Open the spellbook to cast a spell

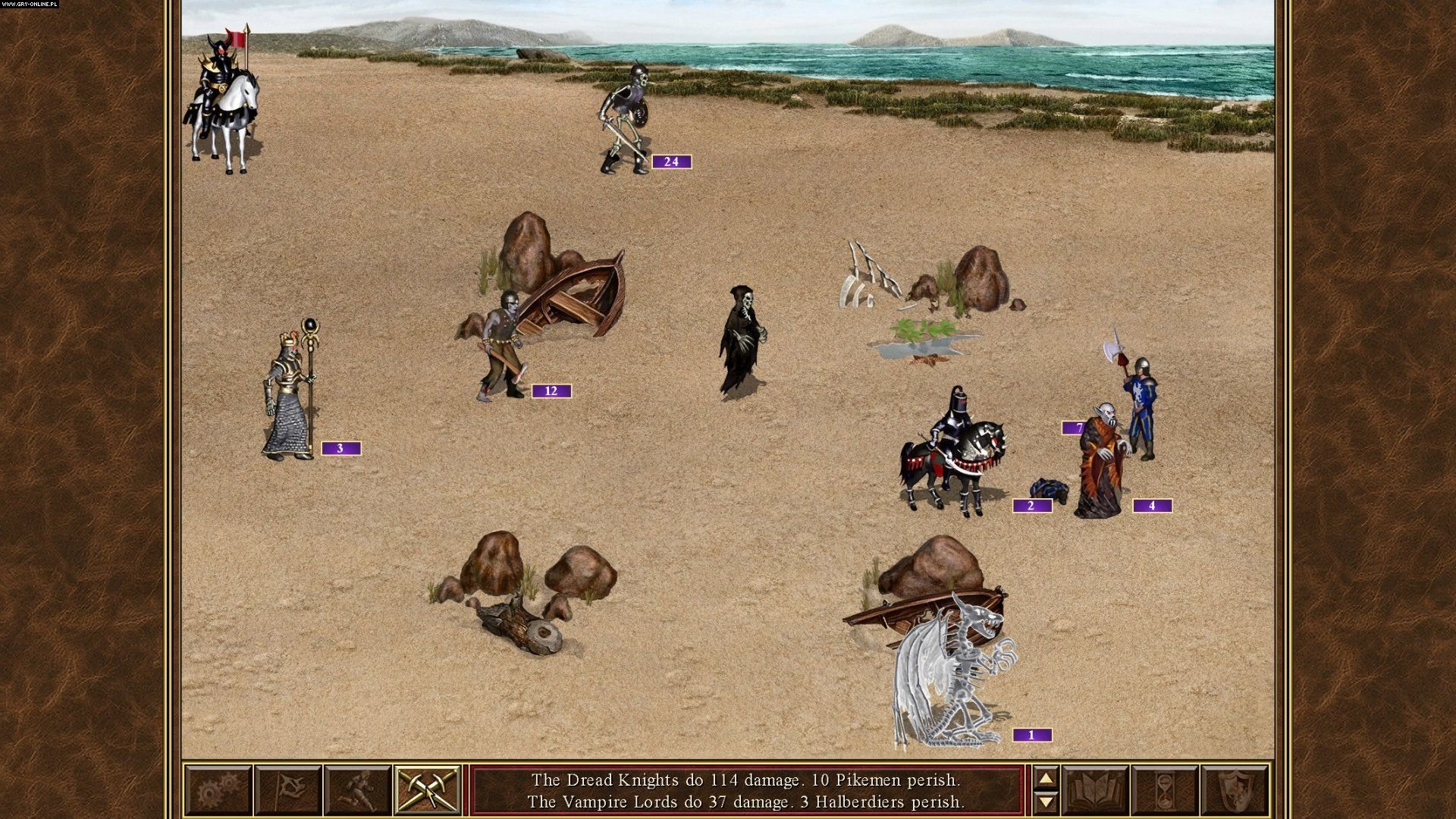click(1095, 790)
